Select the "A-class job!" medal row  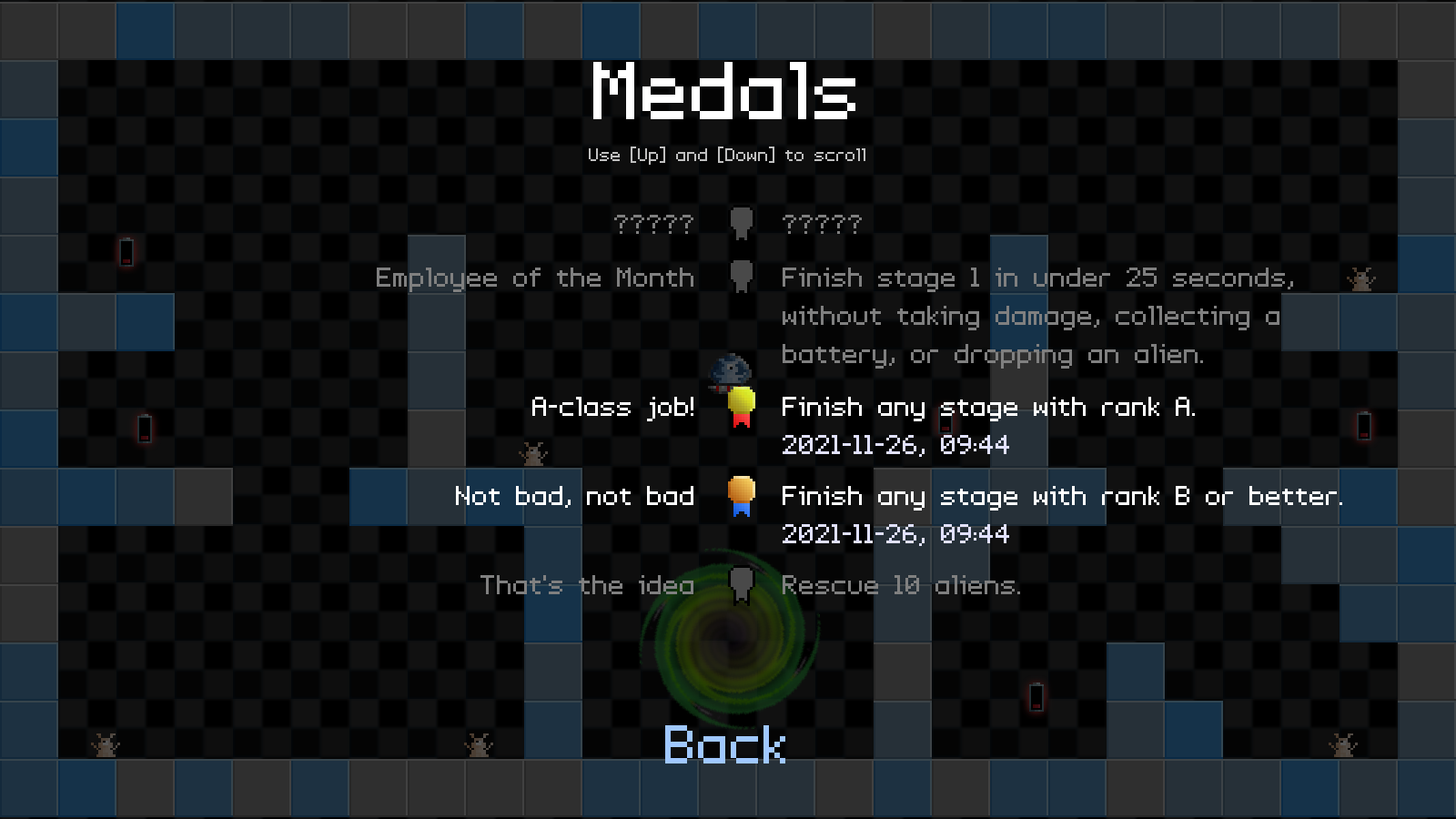[x=612, y=407]
